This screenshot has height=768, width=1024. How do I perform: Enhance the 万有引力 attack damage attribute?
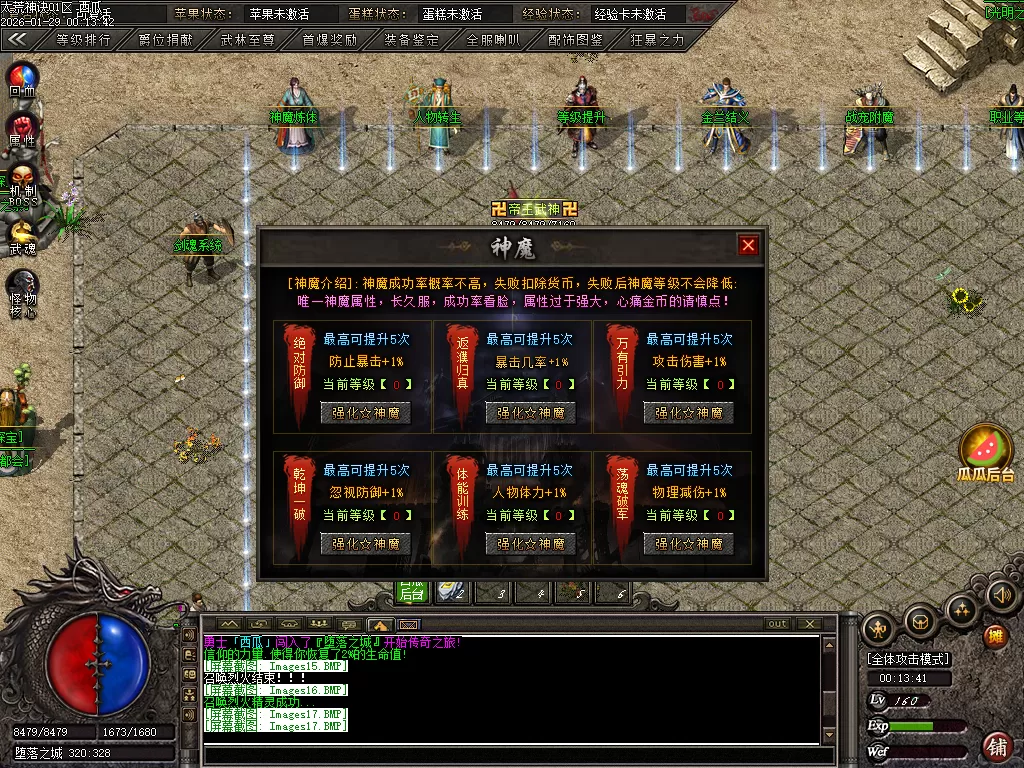coord(688,412)
